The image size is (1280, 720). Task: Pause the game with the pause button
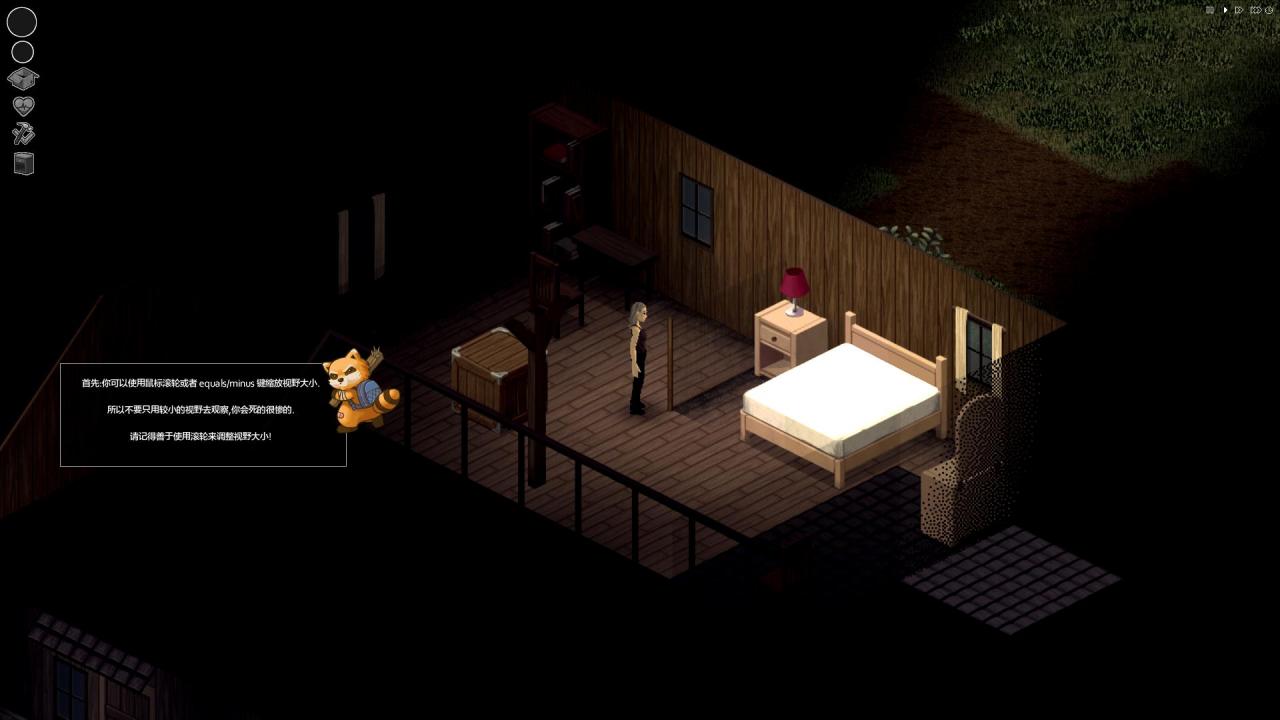(x=1210, y=10)
